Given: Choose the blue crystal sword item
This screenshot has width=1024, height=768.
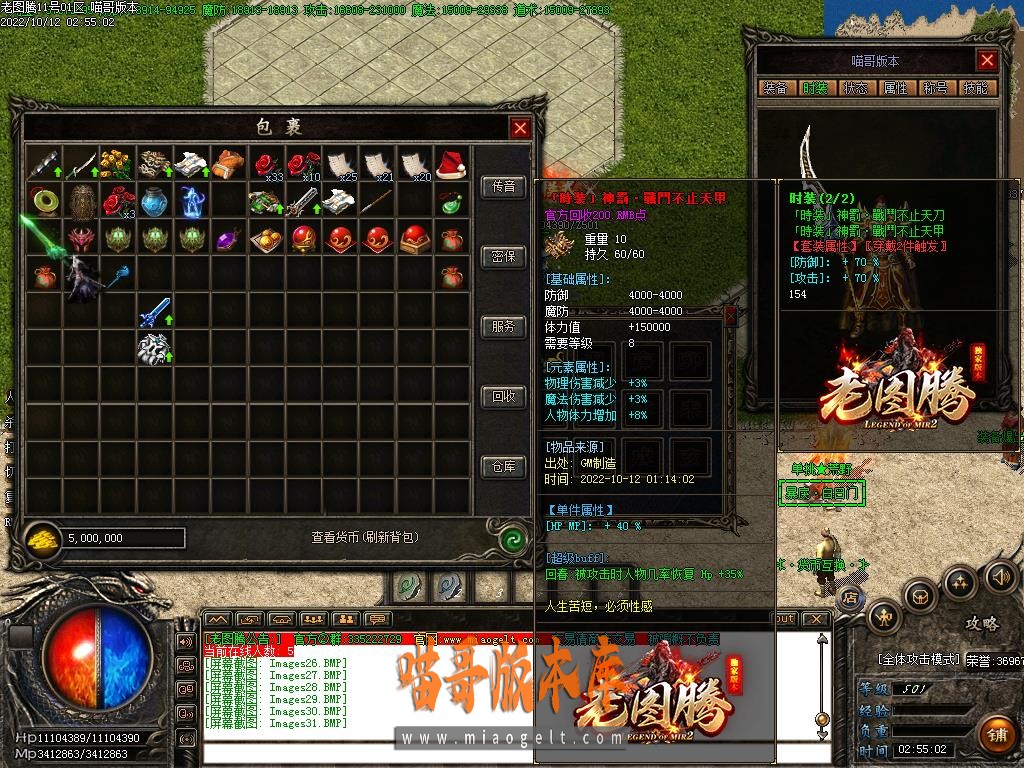Looking at the screenshot, I should [154, 314].
